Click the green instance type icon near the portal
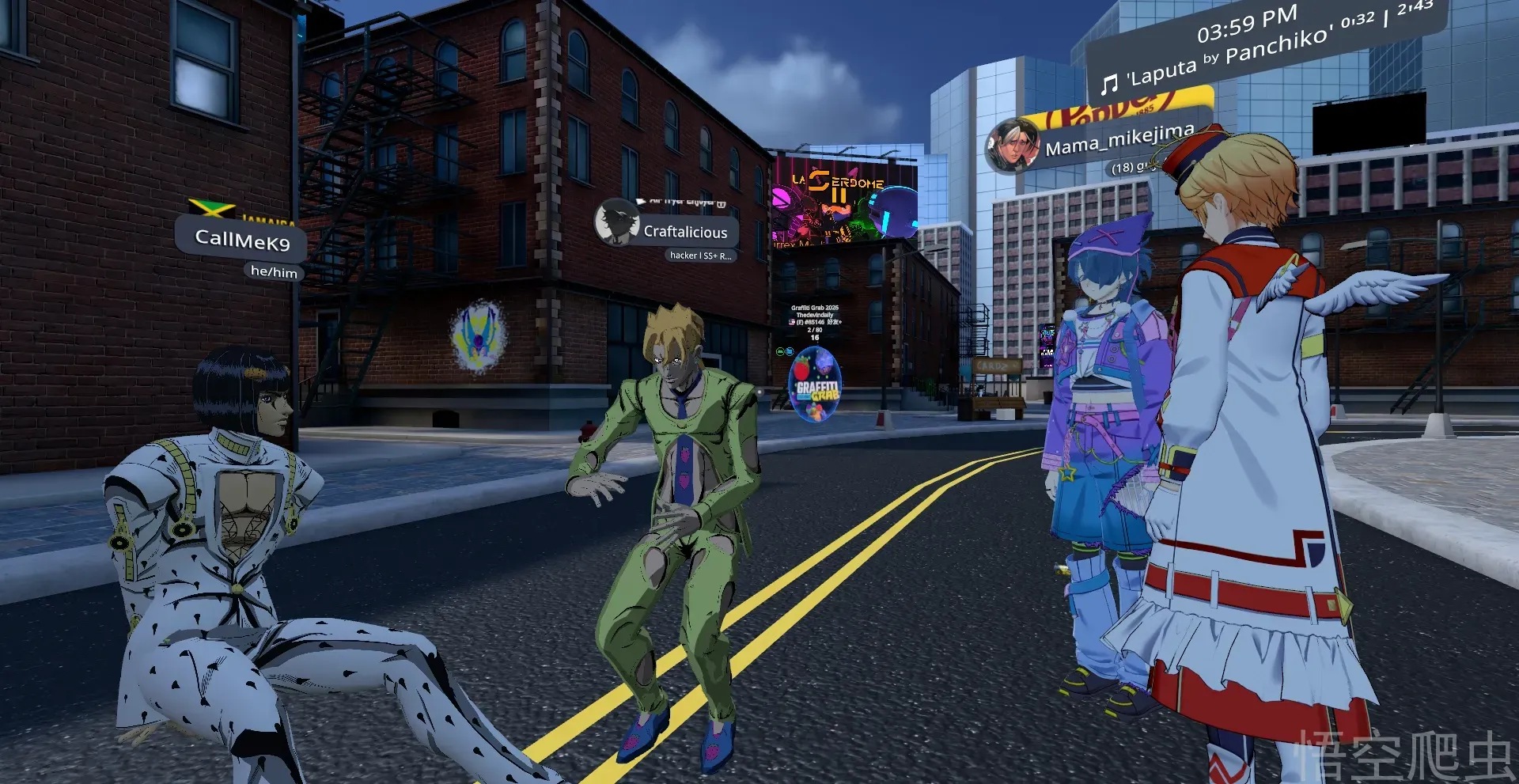Viewport: 1519px width, 784px height. [x=780, y=351]
